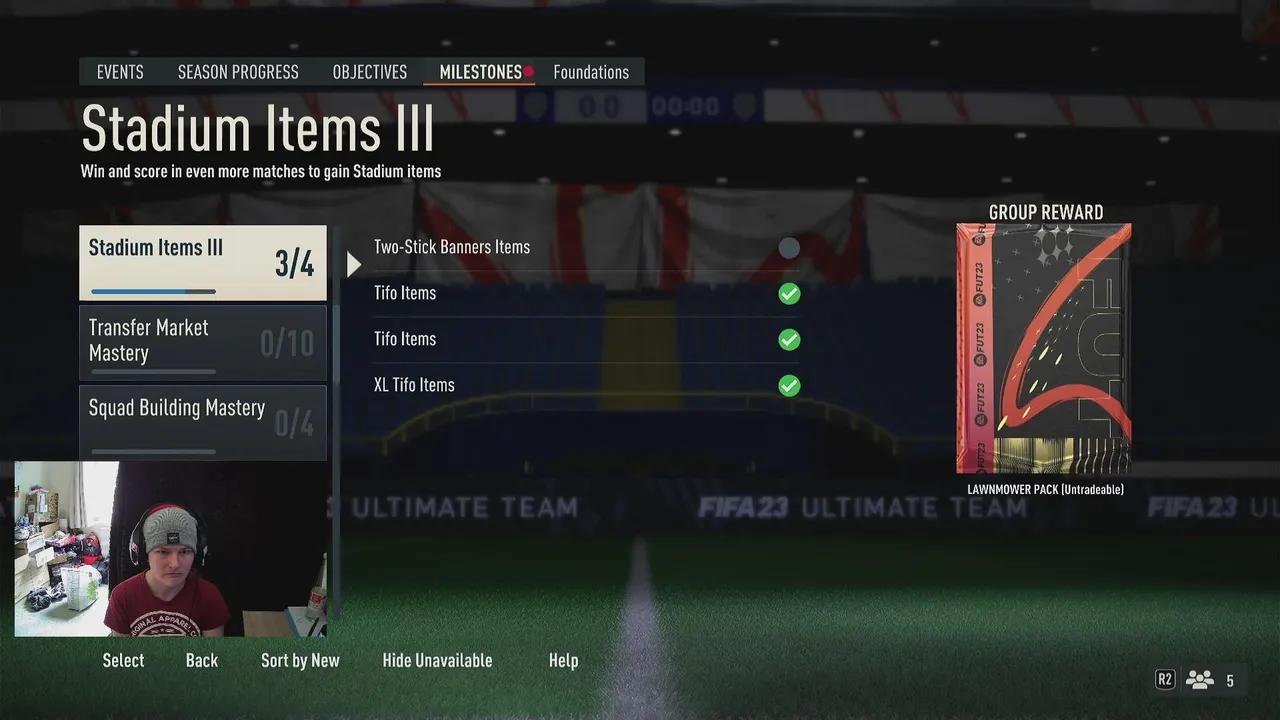The height and width of the screenshot is (720, 1280).
Task: Open the Sort by New sorting option
Action: [x=300, y=660]
